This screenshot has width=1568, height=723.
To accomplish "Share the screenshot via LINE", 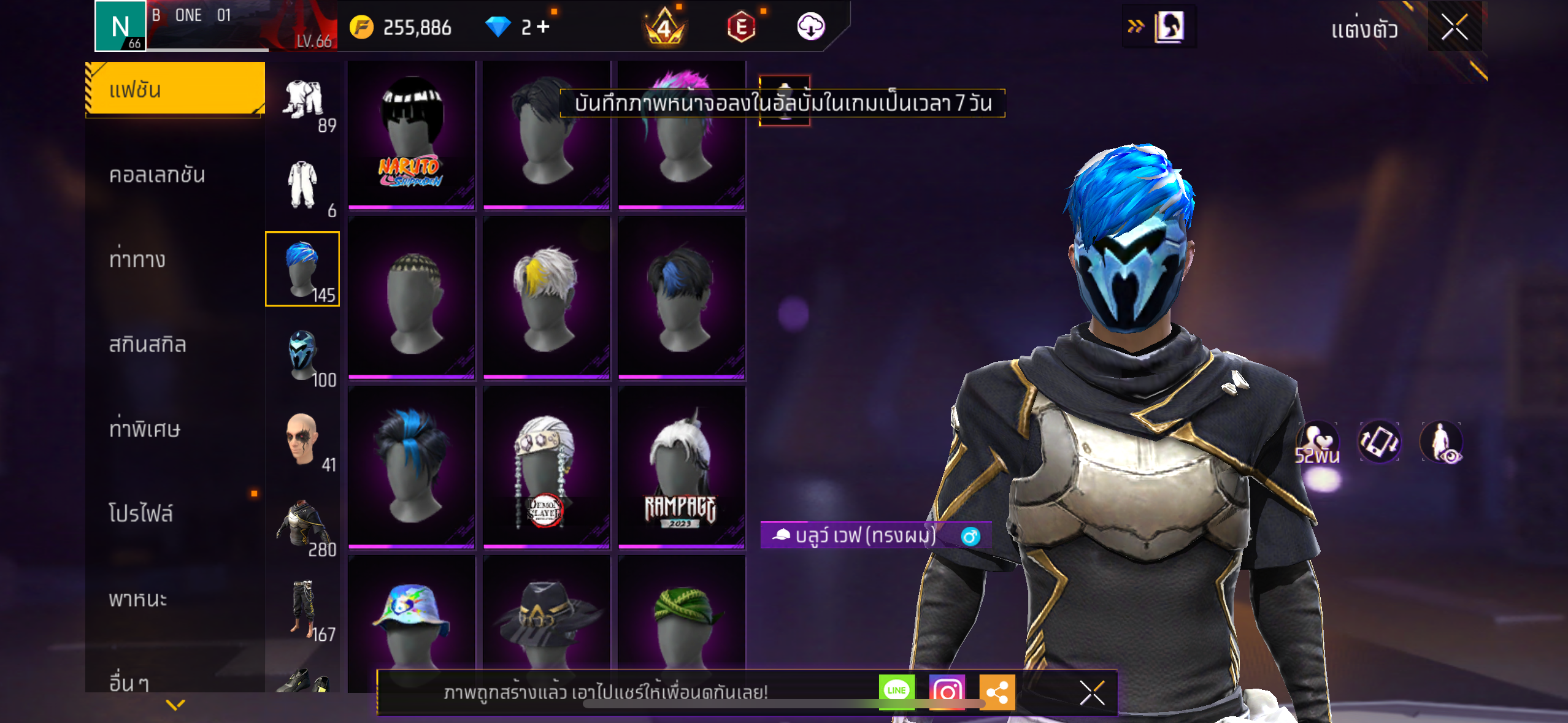I will [x=896, y=691].
